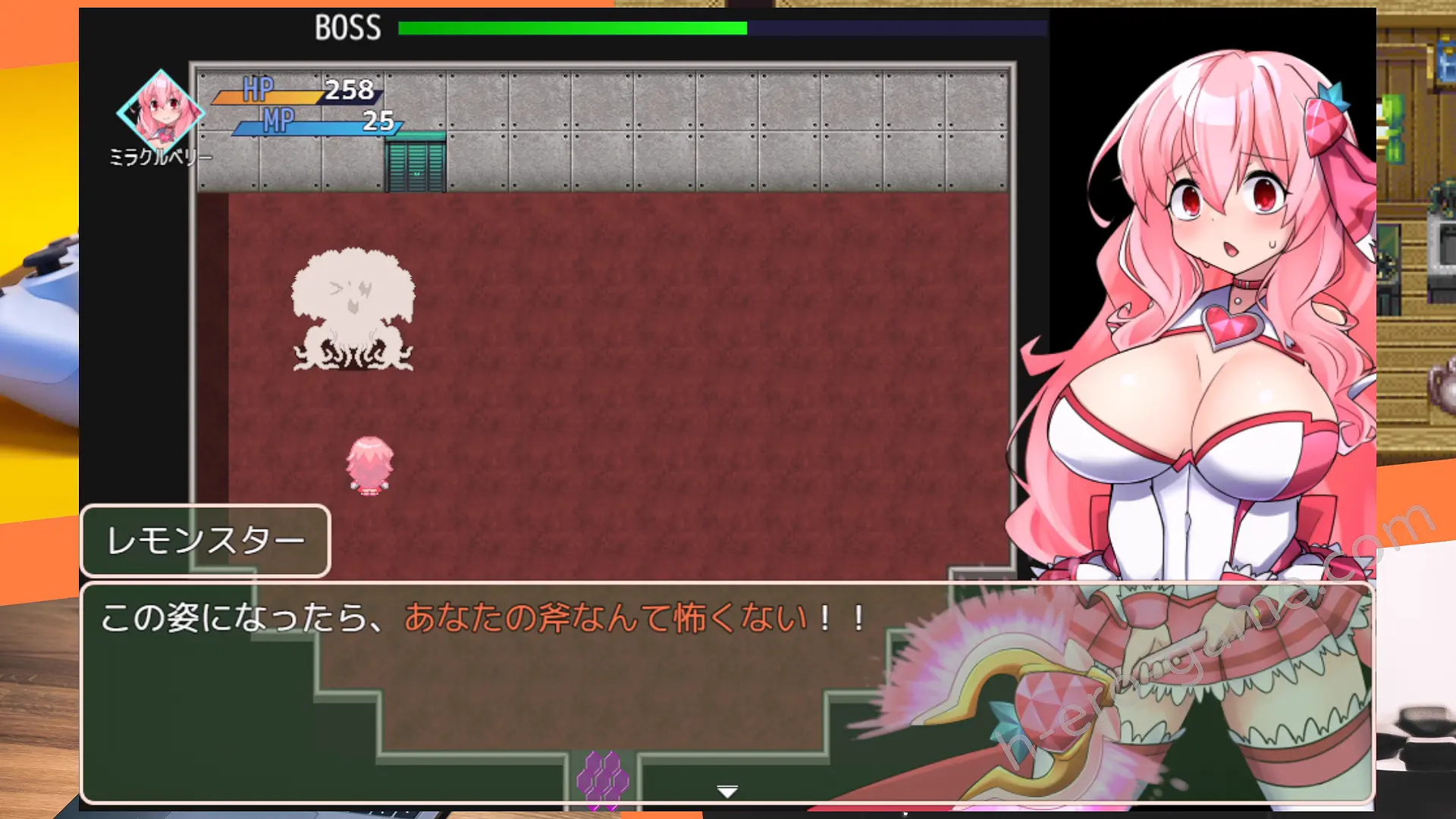Select the pink-haired player sprite on the map
Image resolution: width=1456 pixels, height=819 pixels.
pos(369,466)
